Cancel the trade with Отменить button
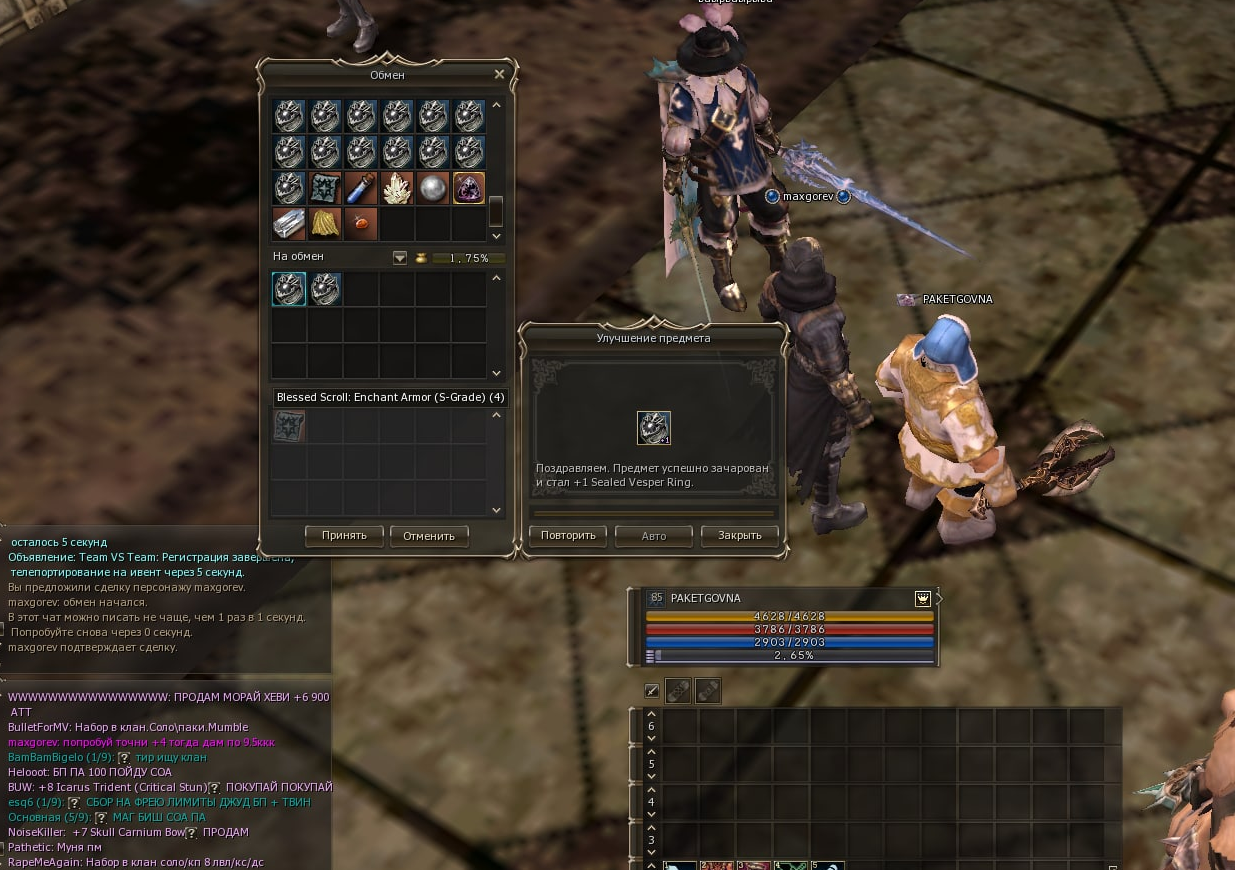Viewport: 1235px width, 870px height. (x=429, y=535)
